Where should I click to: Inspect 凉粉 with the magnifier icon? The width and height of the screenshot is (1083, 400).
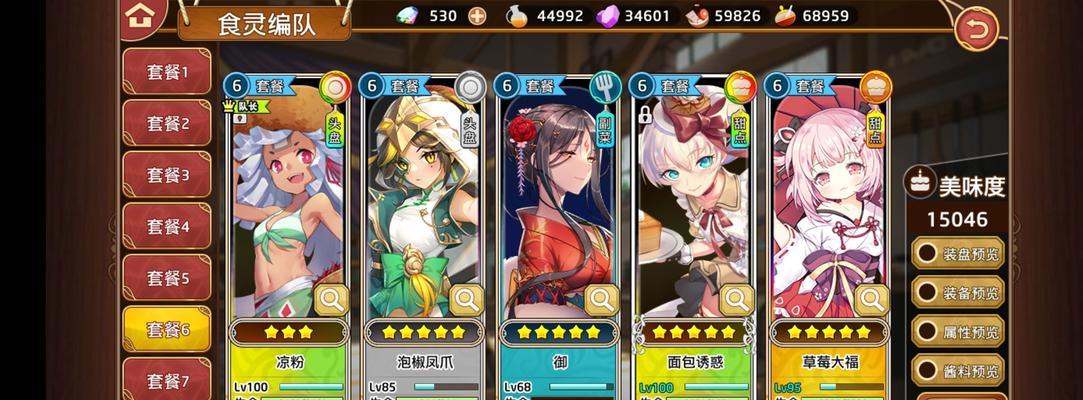(x=331, y=299)
